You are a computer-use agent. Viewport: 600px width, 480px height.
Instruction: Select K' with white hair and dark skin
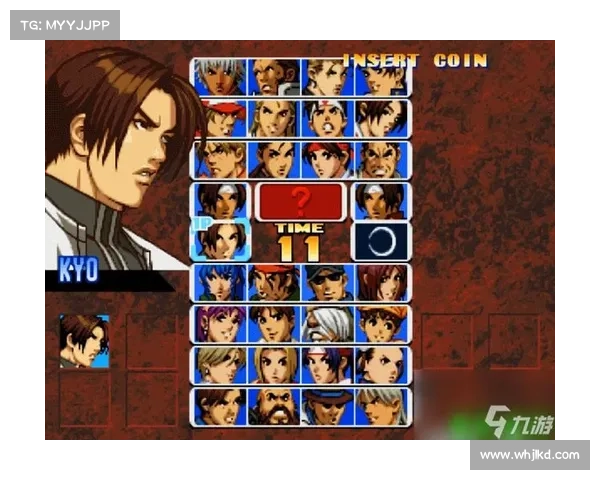[x=220, y=76]
